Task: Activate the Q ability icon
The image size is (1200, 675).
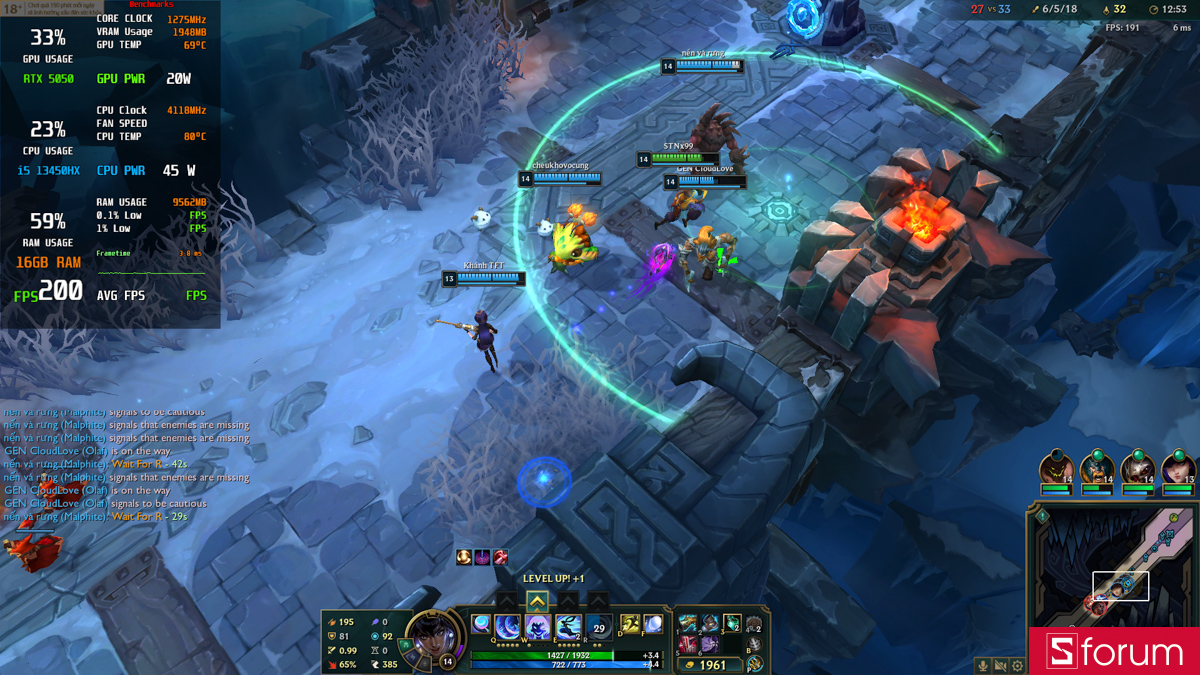Action: pyautogui.click(x=509, y=627)
